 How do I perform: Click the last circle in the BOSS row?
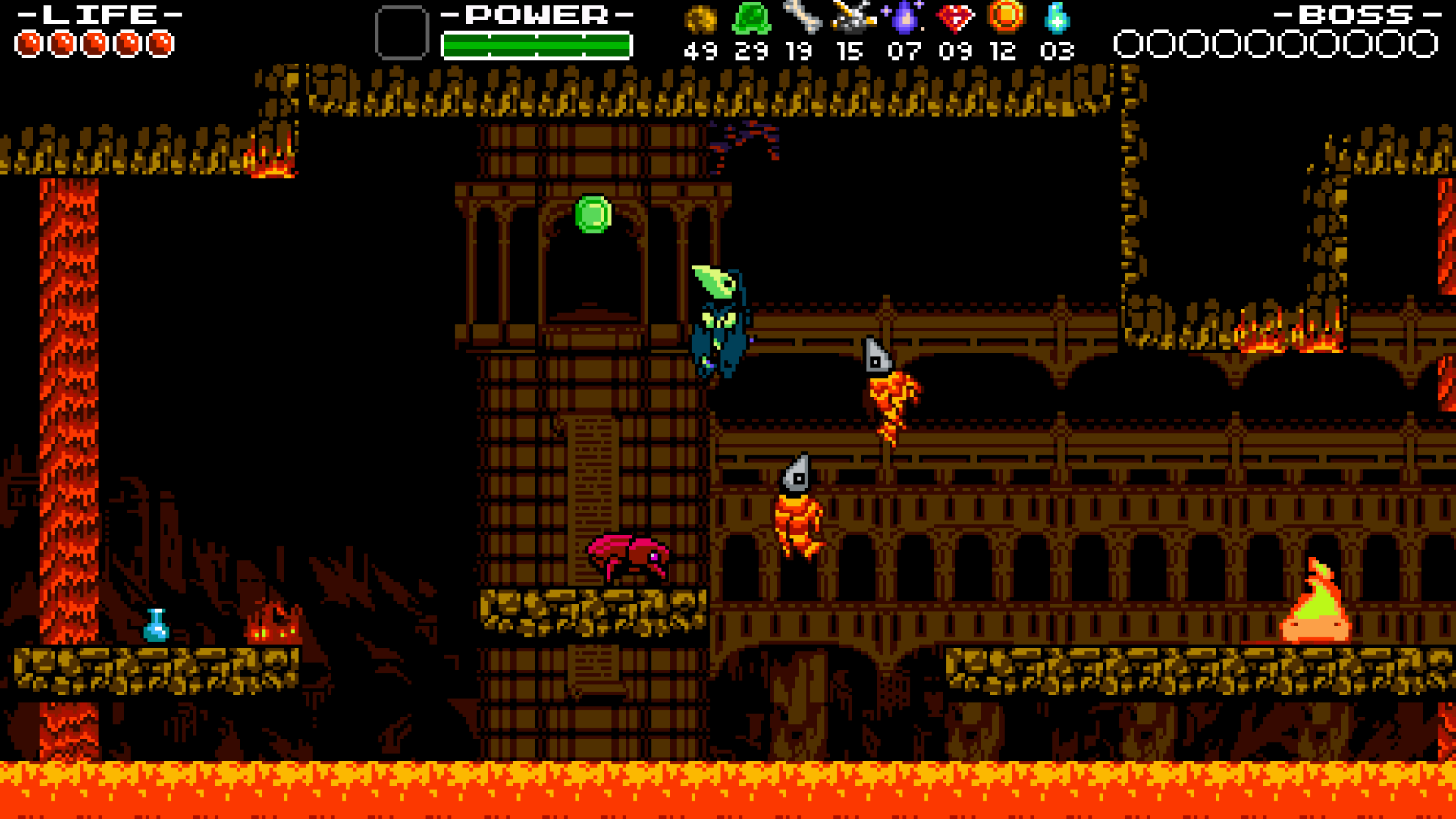1422,42
